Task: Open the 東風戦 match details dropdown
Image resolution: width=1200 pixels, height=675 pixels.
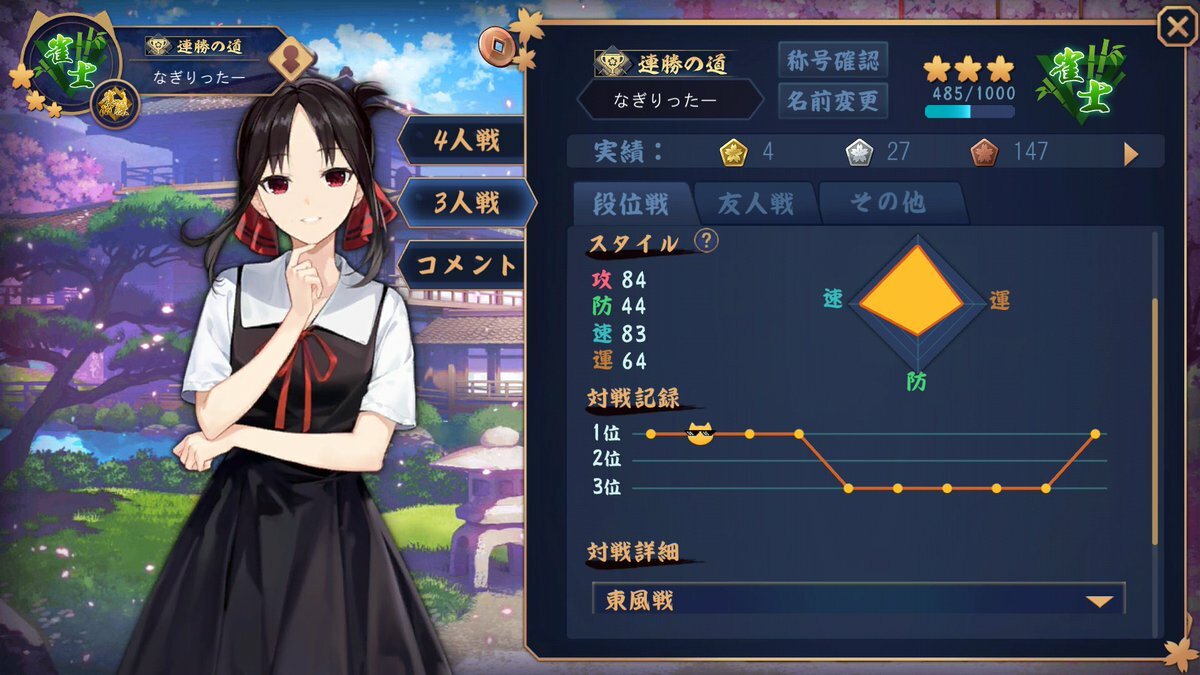Action: 858,600
